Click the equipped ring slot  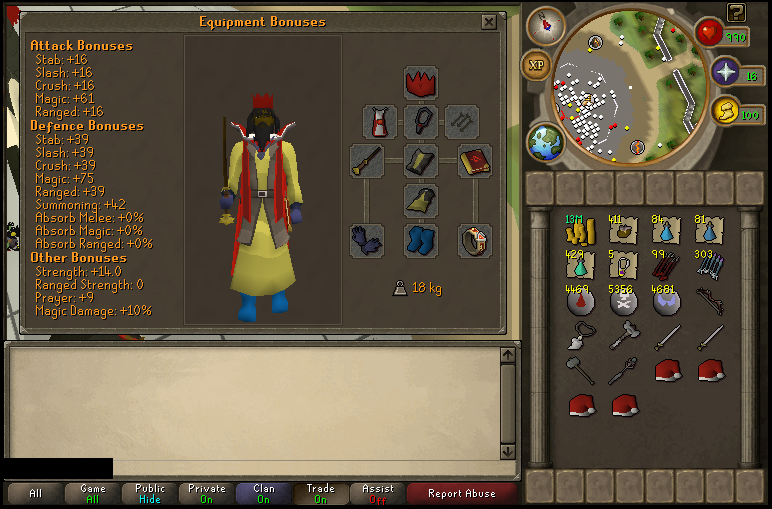(x=475, y=240)
